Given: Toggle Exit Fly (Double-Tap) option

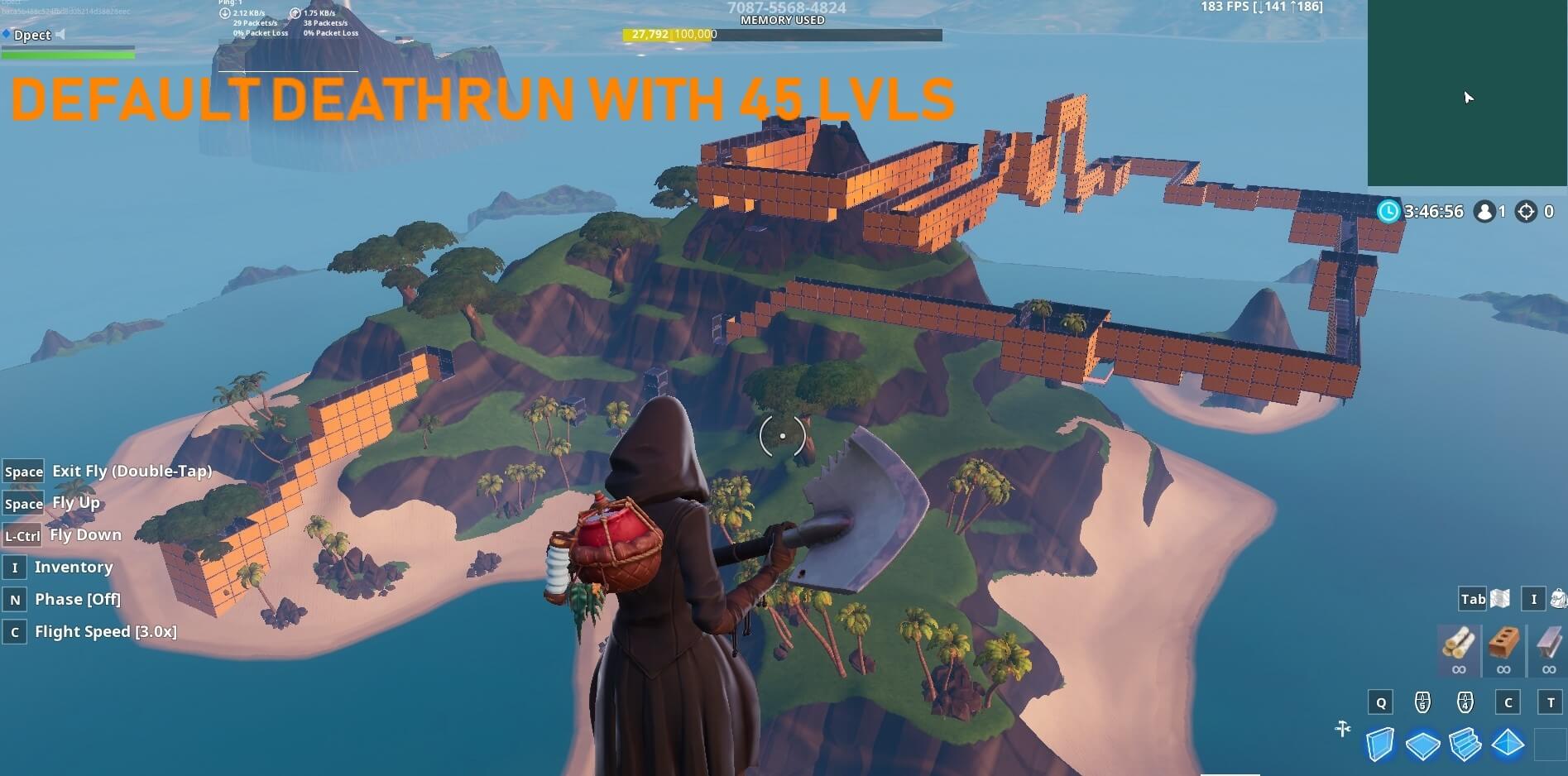Looking at the screenshot, I should [x=132, y=470].
